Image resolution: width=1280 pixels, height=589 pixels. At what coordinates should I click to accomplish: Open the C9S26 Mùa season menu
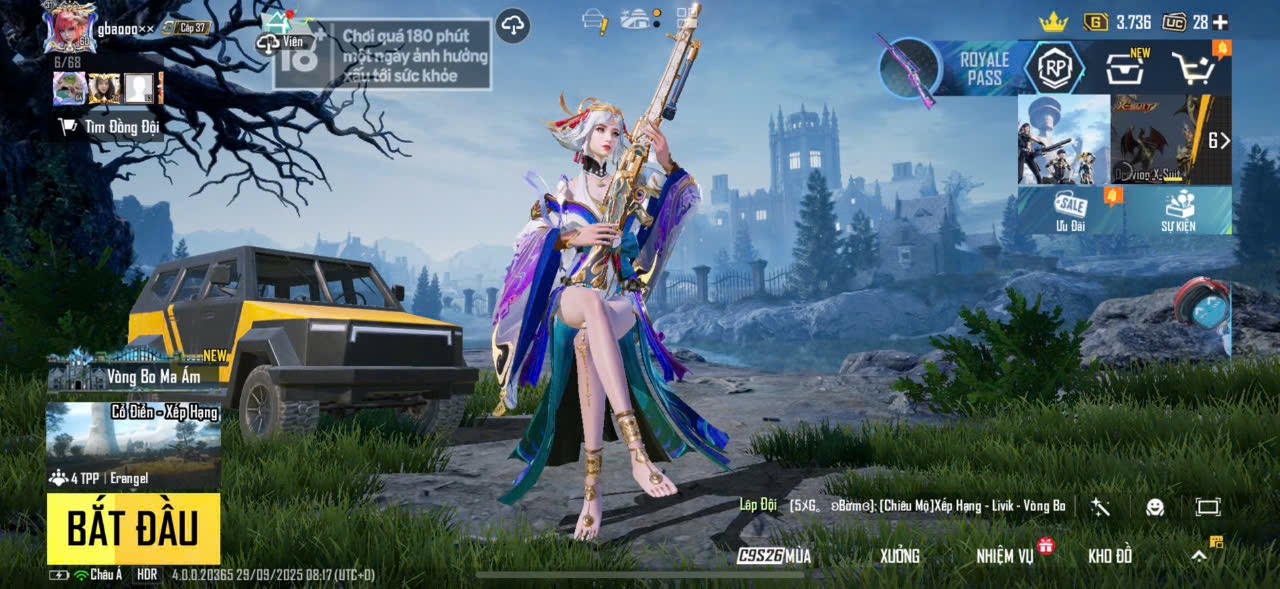[775, 556]
